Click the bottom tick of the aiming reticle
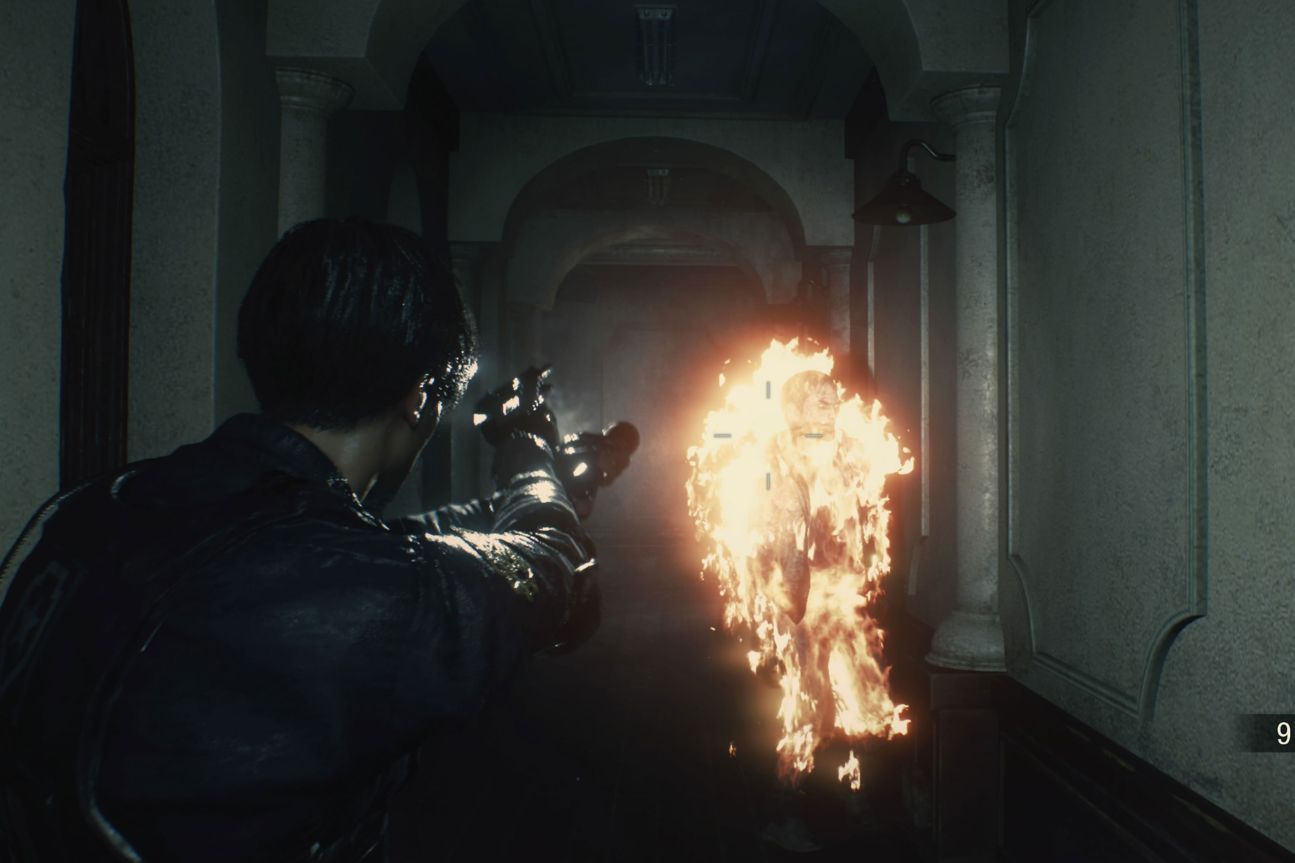Viewport: 1295px width, 863px height. pos(768,480)
